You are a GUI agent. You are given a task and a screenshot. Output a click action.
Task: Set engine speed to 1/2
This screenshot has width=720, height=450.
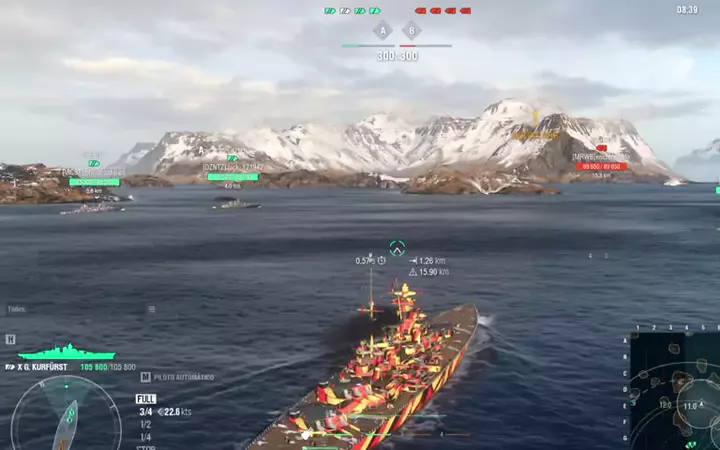pyautogui.click(x=145, y=424)
